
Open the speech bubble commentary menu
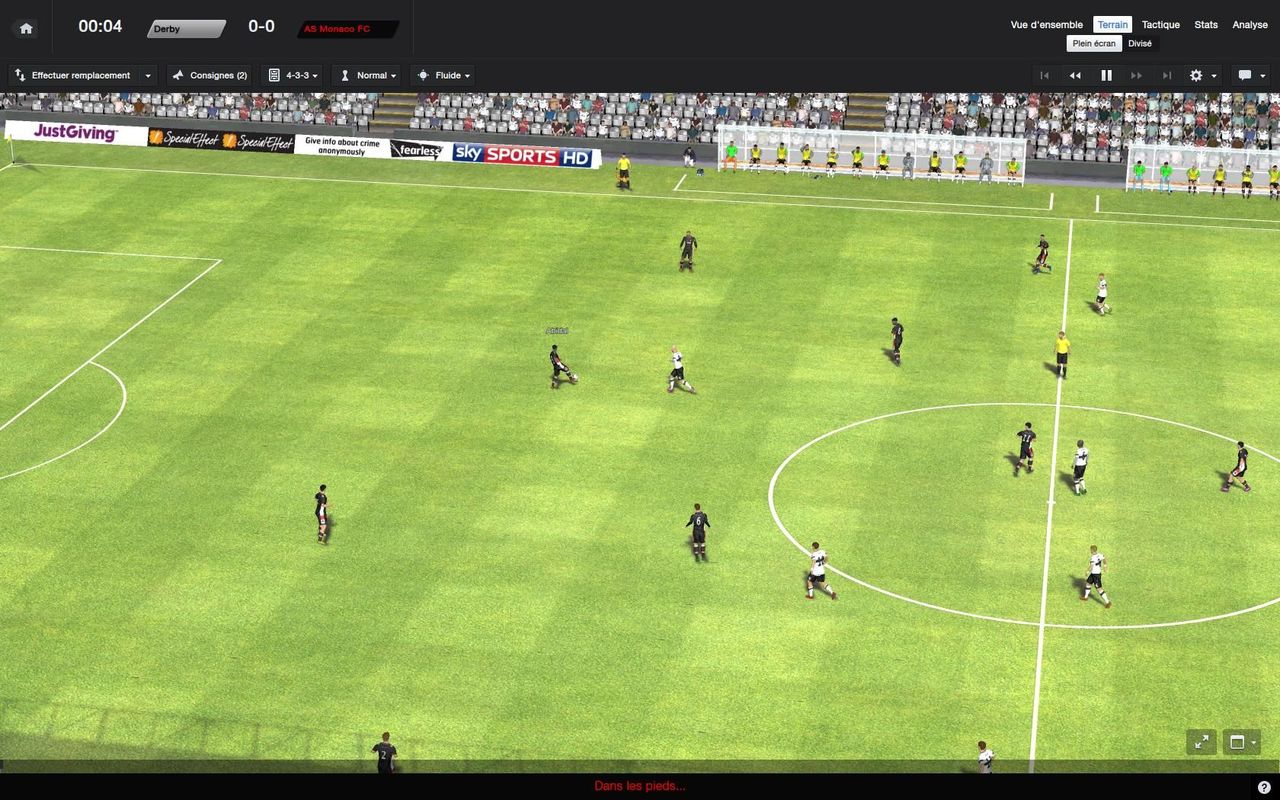pos(1250,75)
